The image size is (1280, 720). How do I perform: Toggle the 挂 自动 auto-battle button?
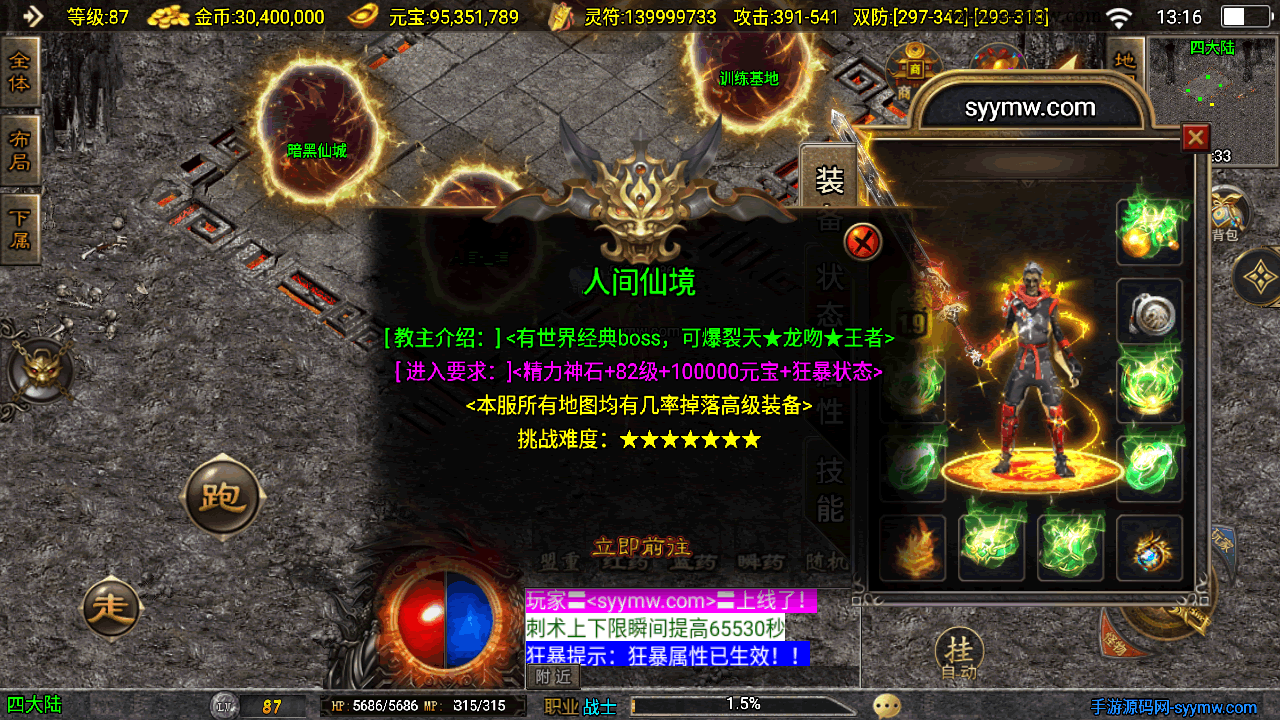coord(959,654)
